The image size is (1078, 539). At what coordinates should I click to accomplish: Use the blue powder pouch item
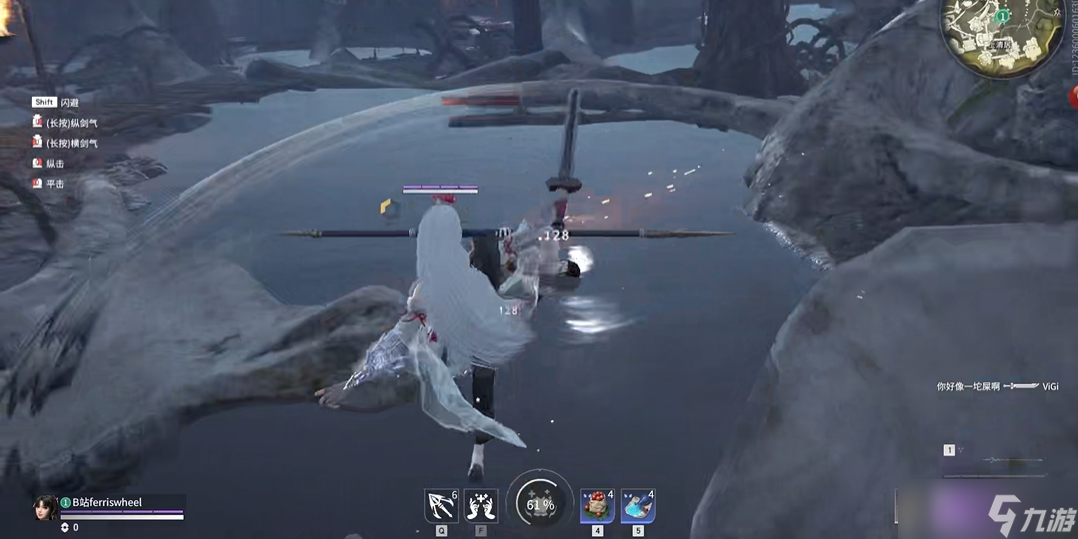(x=637, y=506)
